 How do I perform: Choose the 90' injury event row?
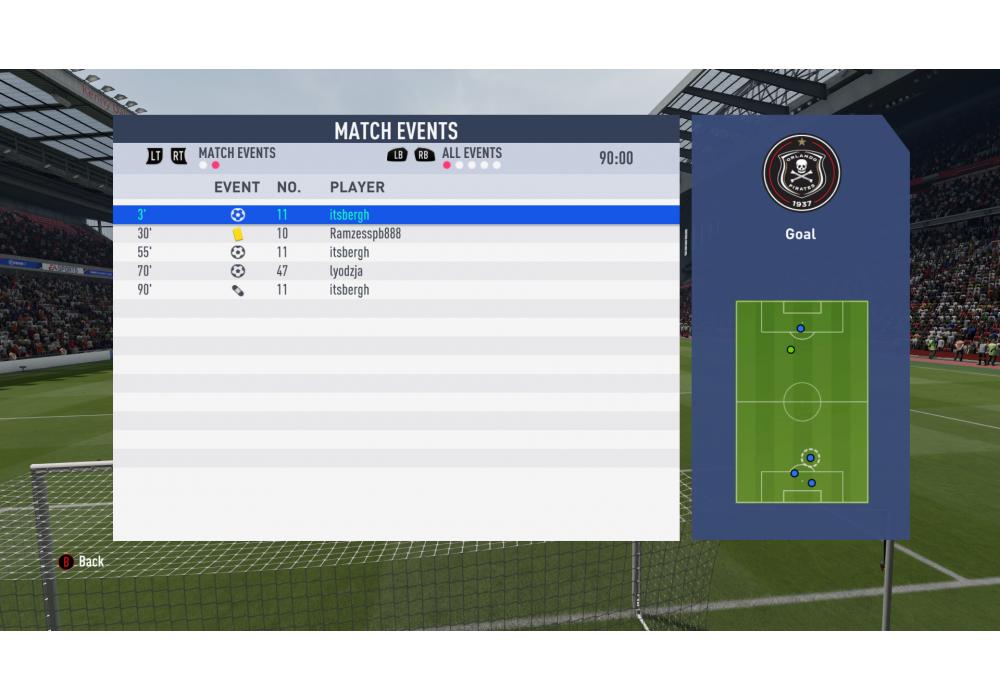pos(395,290)
